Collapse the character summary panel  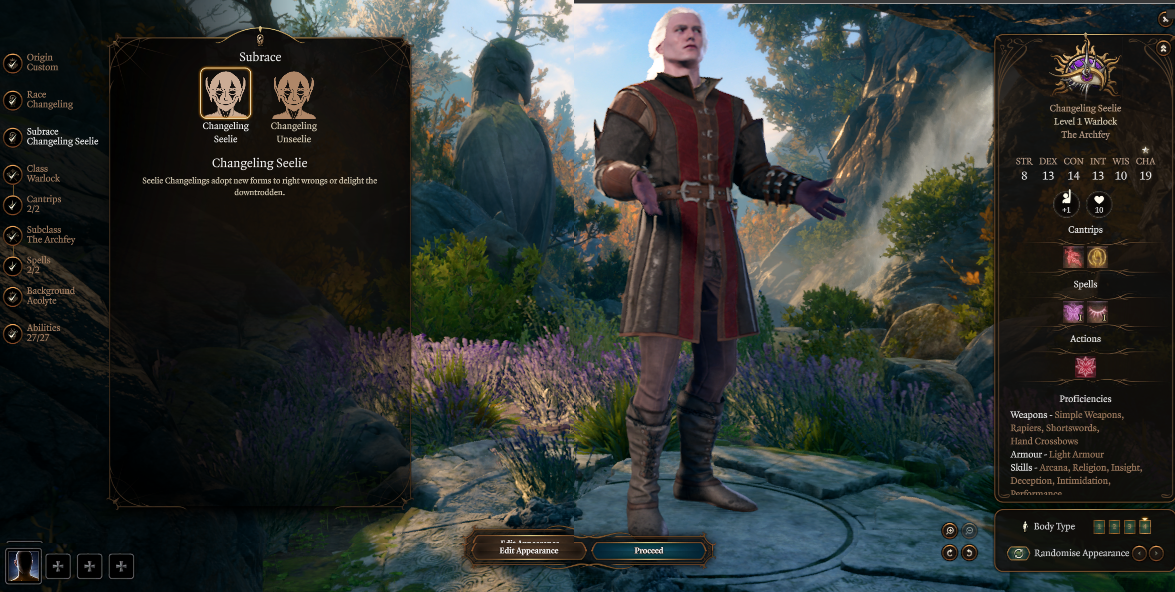[1164, 48]
